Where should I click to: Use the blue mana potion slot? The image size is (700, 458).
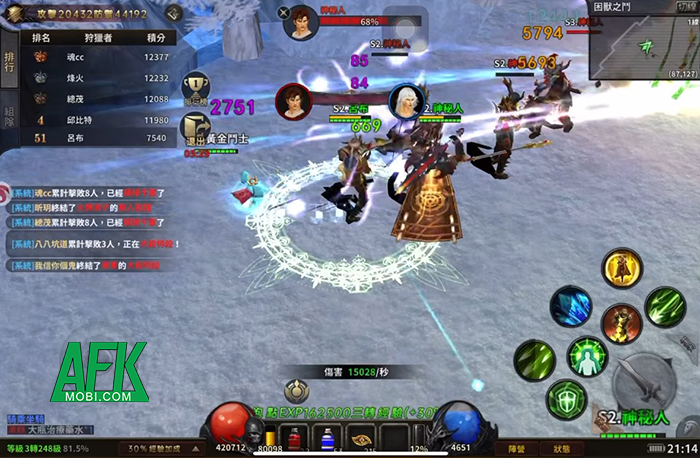point(326,438)
